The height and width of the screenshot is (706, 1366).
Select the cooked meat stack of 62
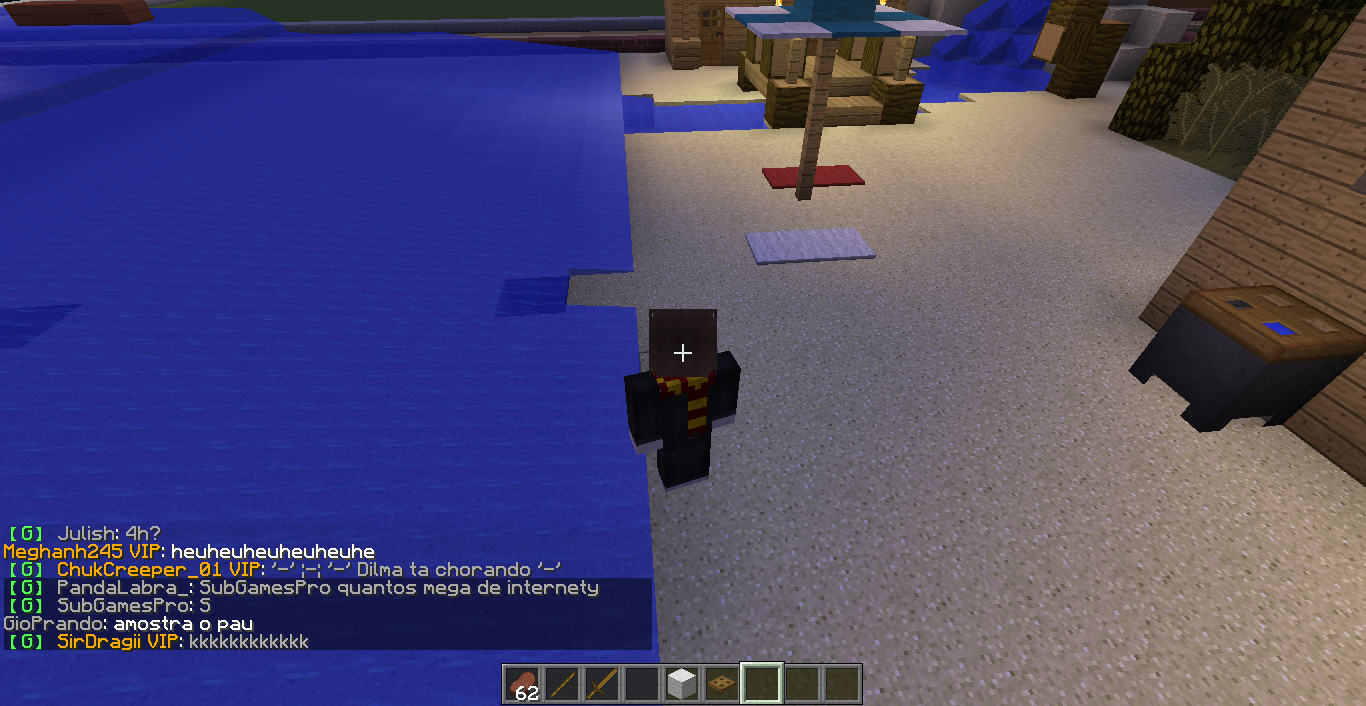[x=522, y=684]
